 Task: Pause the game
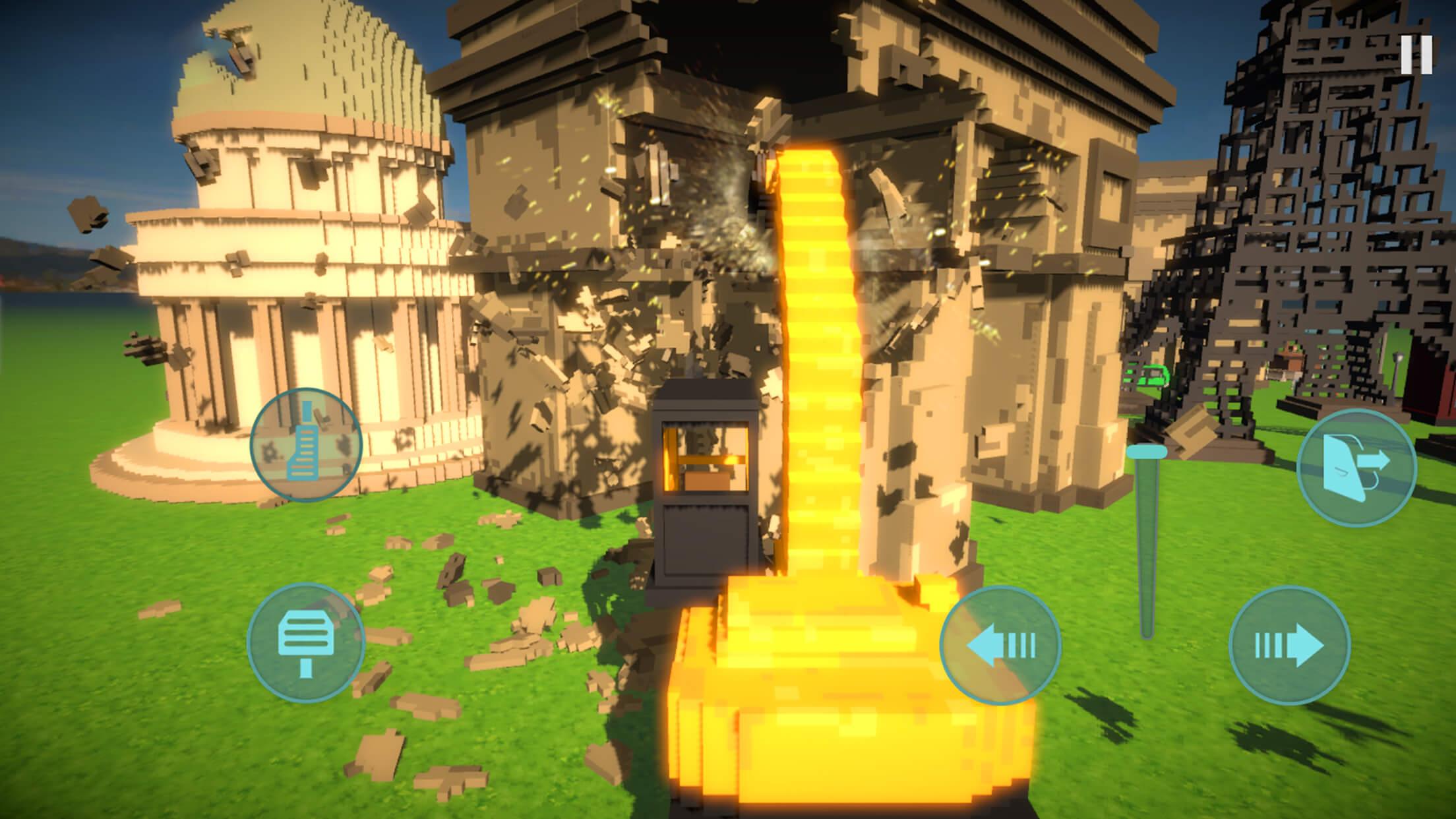click(x=1416, y=55)
